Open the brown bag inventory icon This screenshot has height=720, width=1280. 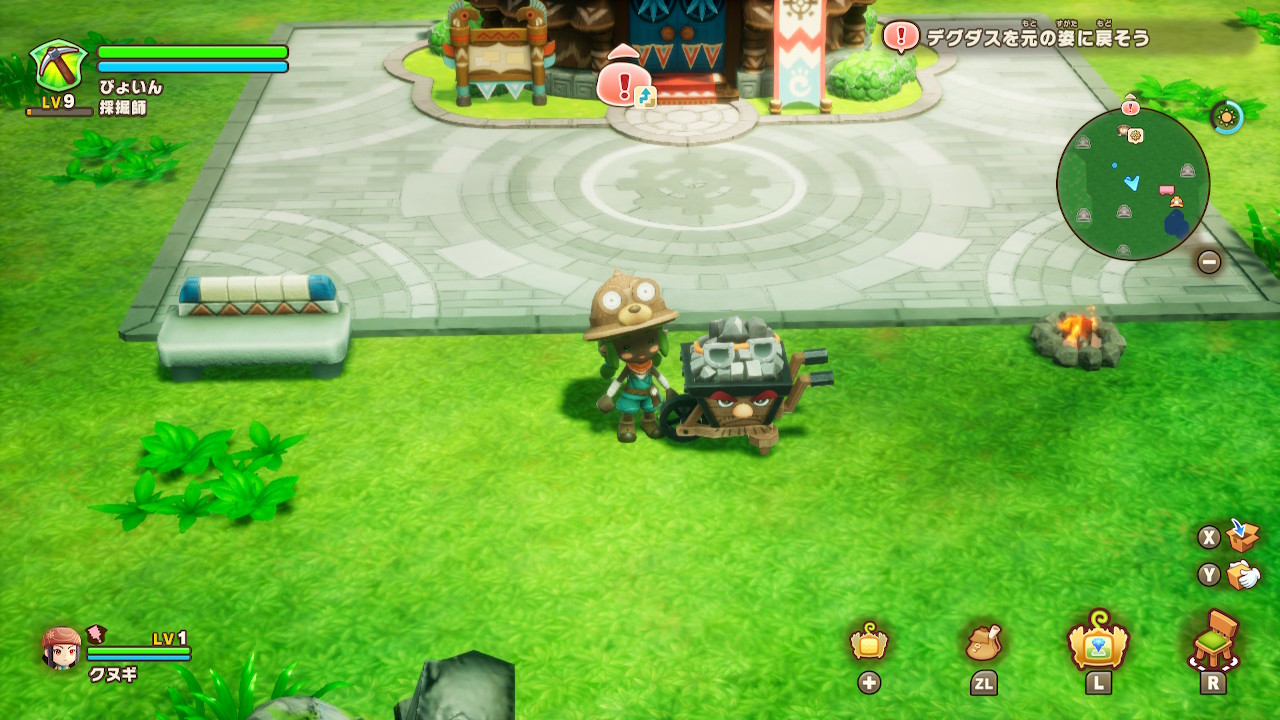[983, 643]
